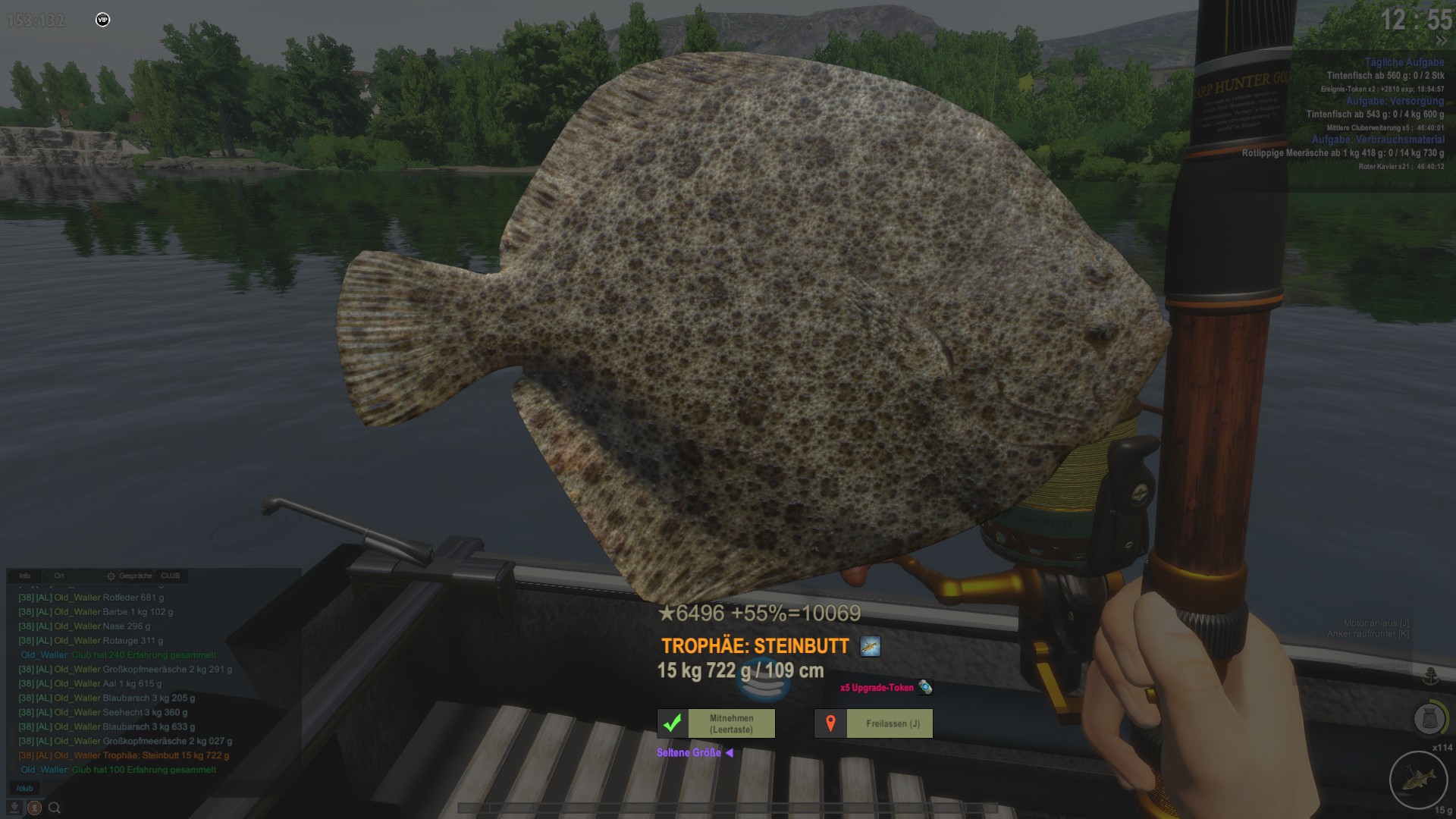The height and width of the screenshot is (819, 1456).
Task: Click the fish thumbnail beside the Steinbutt title
Action: (x=870, y=646)
